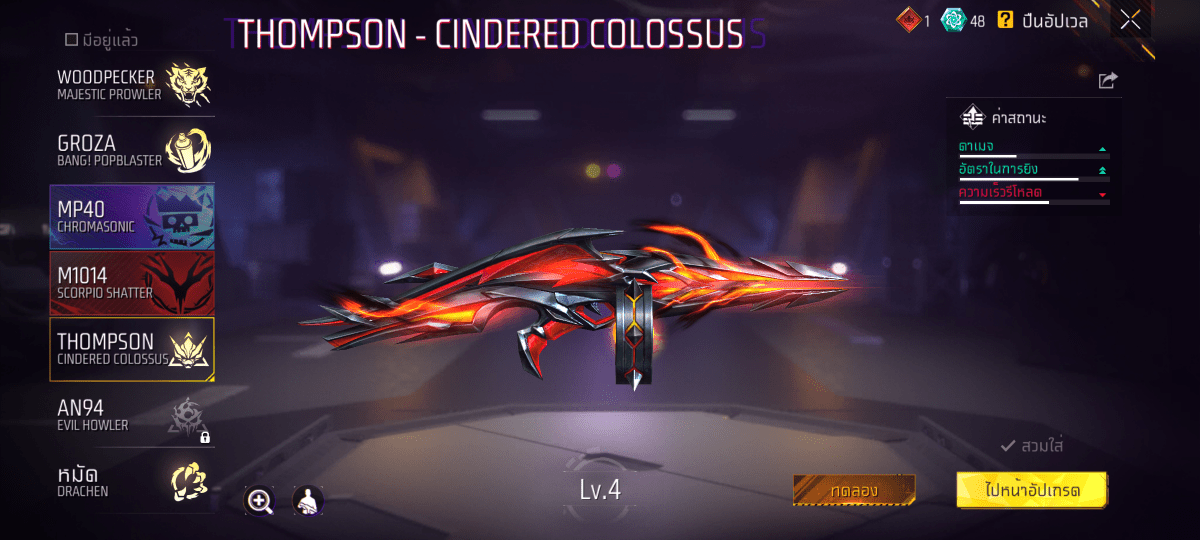This screenshot has height=540, width=1200.
Task: Share the weapon skin via share icon
Action: point(1107,81)
